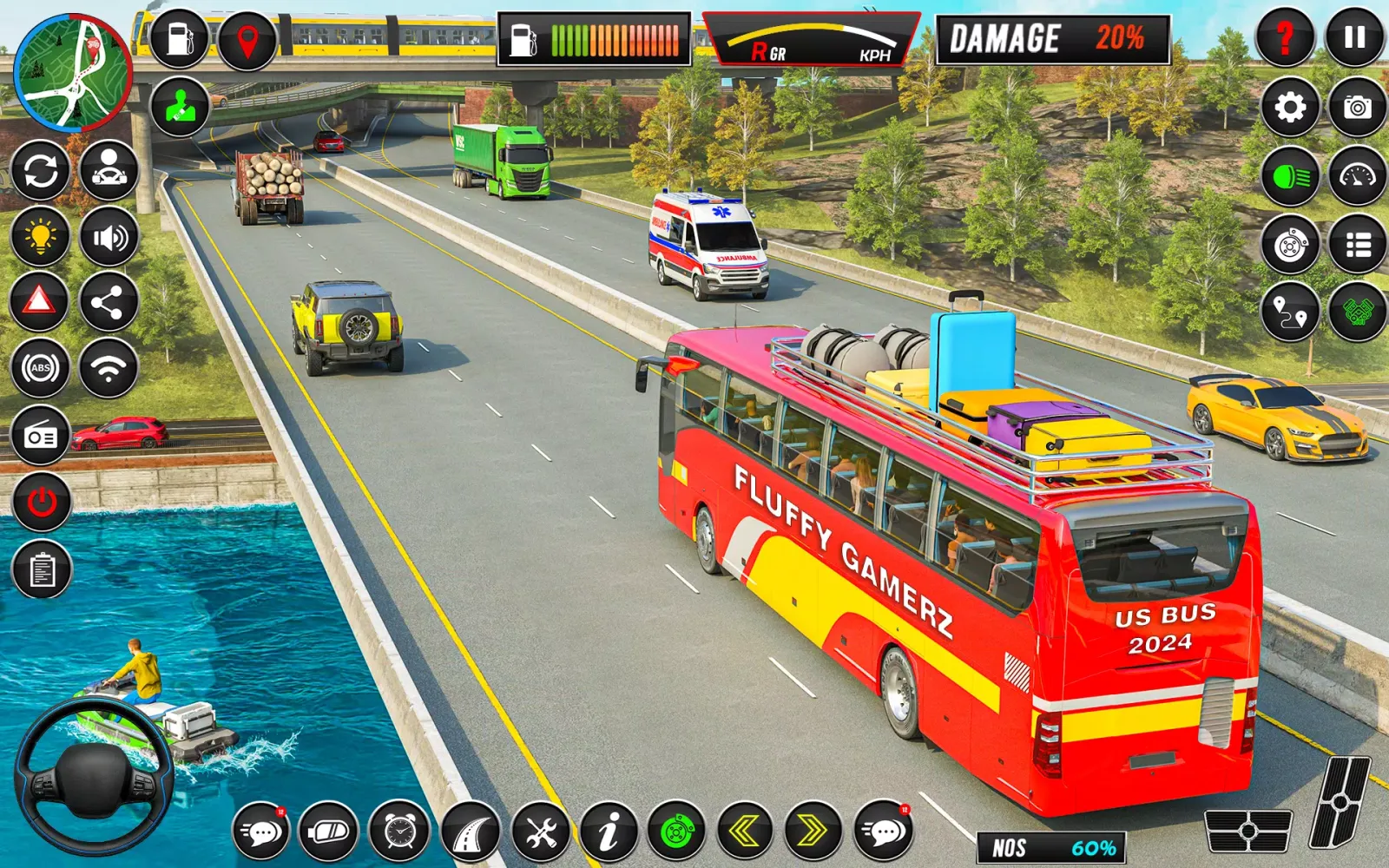Click the red power button
The height and width of the screenshot is (868, 1389).
pos(42,502)
